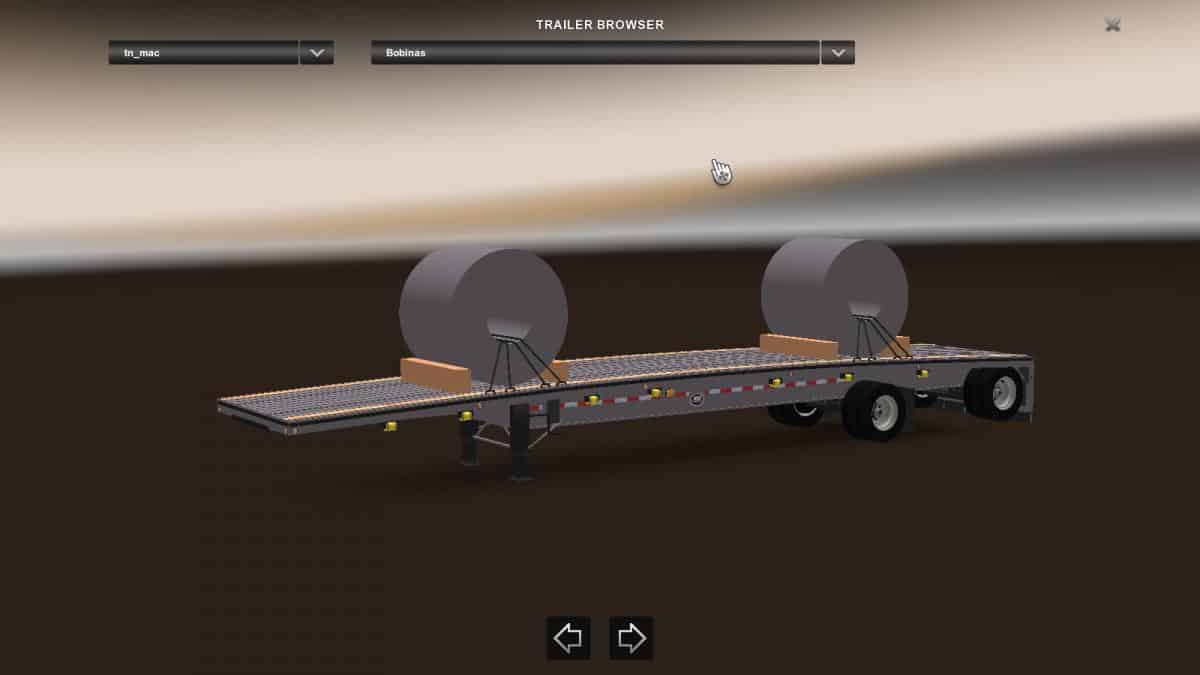1200x675 pixels.
Task: Close the Trailer Browser window
Action: point(1112,25)
